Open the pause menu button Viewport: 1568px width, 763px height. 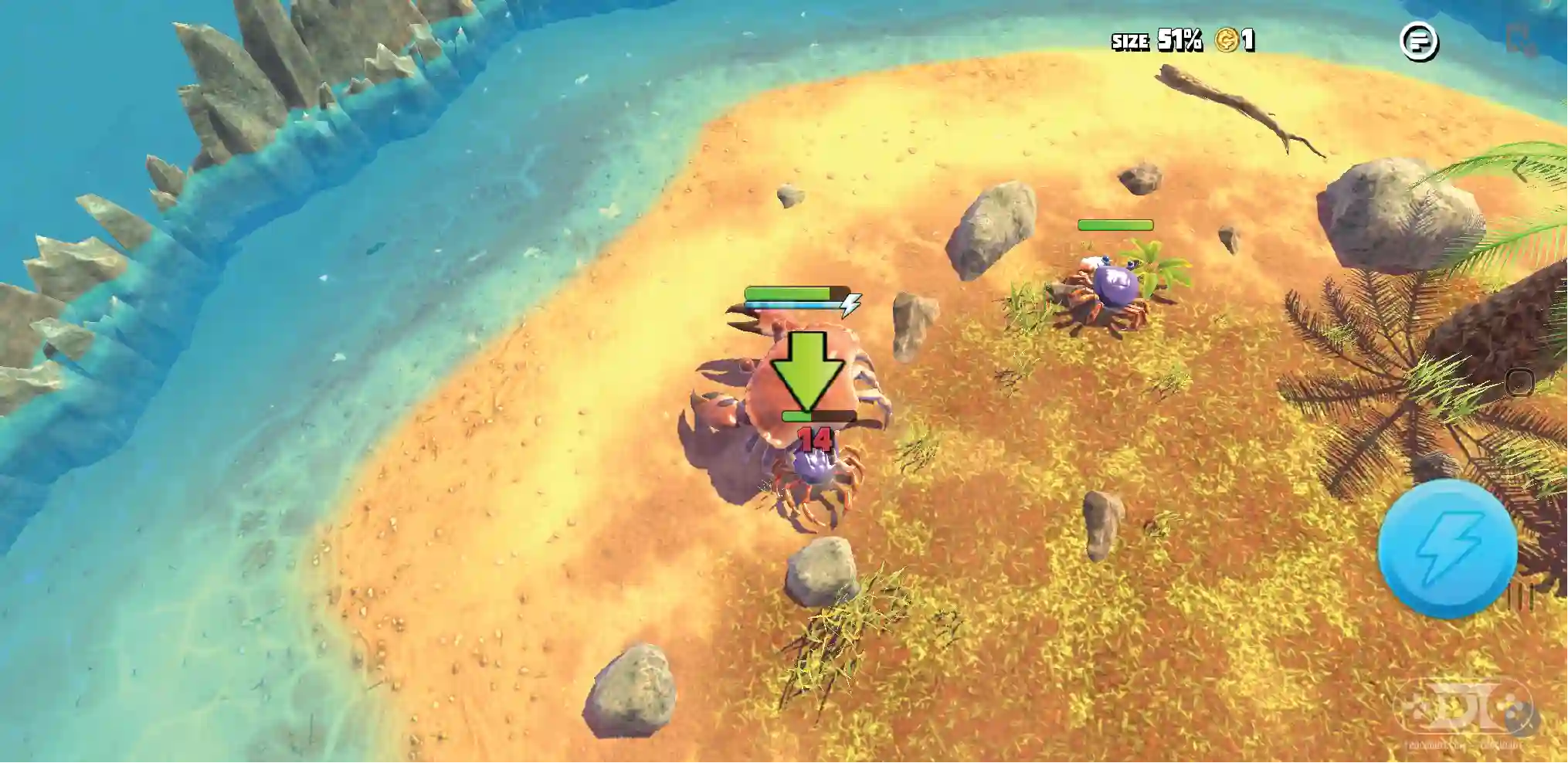(x=1419, y=41)
